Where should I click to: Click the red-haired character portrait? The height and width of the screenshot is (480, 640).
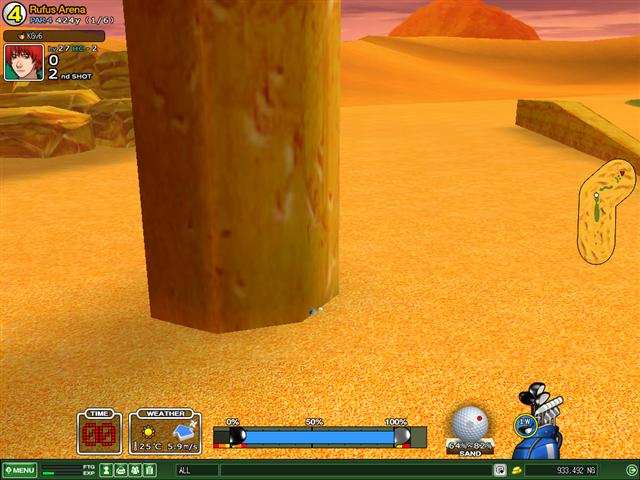[x=23, y=61]
